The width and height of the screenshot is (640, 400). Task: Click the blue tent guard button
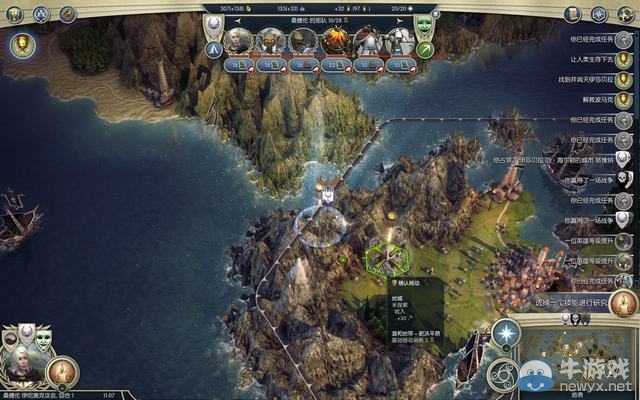click(x=215, y=49)
